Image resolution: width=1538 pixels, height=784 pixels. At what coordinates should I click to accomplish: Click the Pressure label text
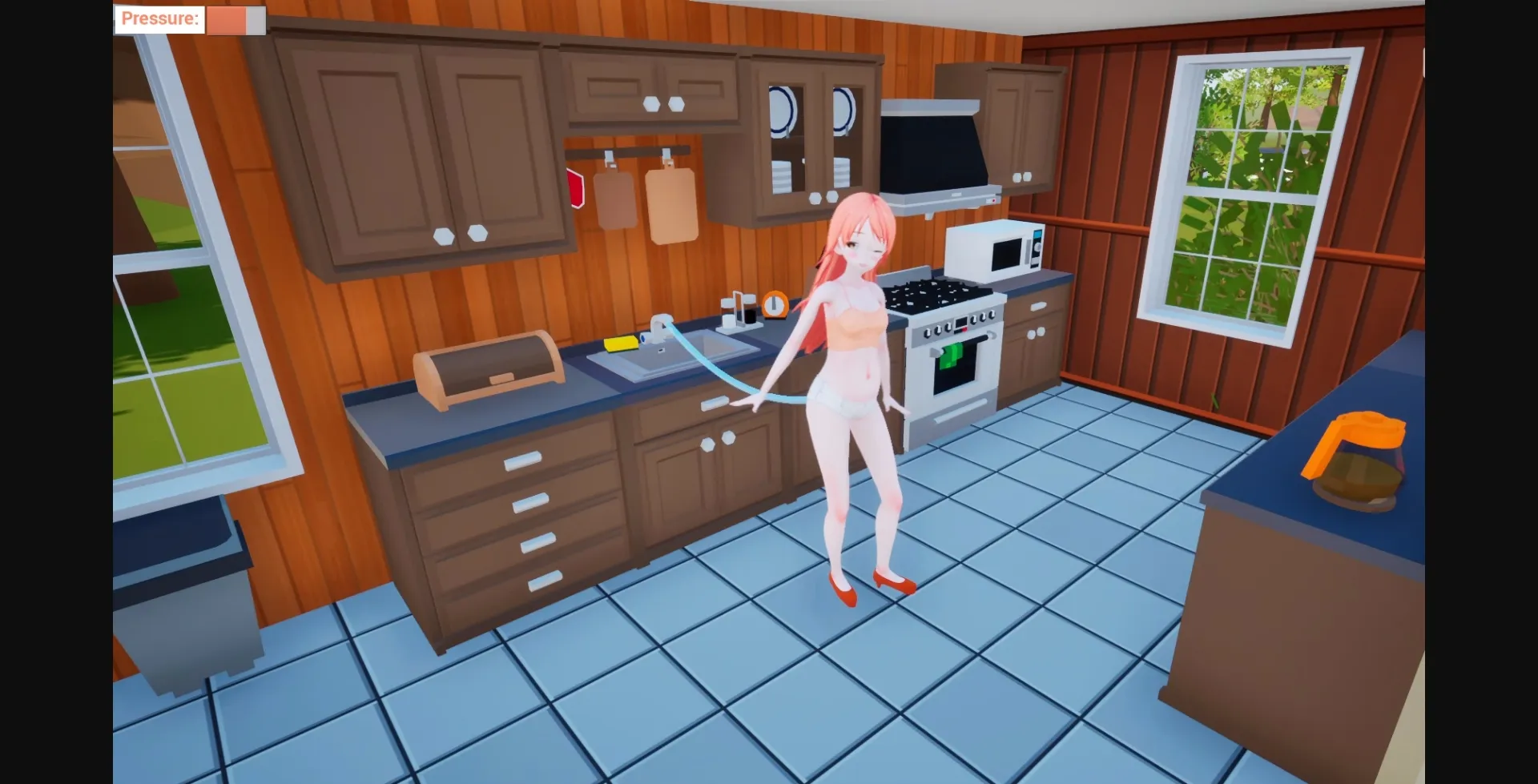(x=159, y=18)
